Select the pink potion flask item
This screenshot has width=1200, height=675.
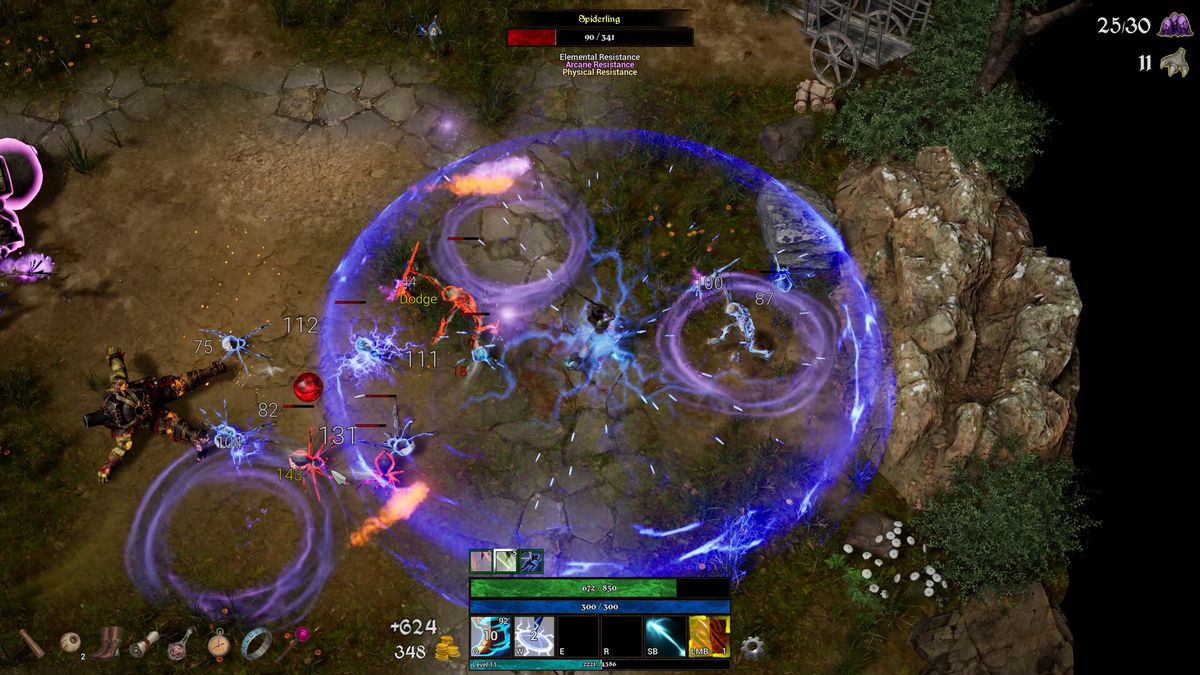[x=182, y=643]
